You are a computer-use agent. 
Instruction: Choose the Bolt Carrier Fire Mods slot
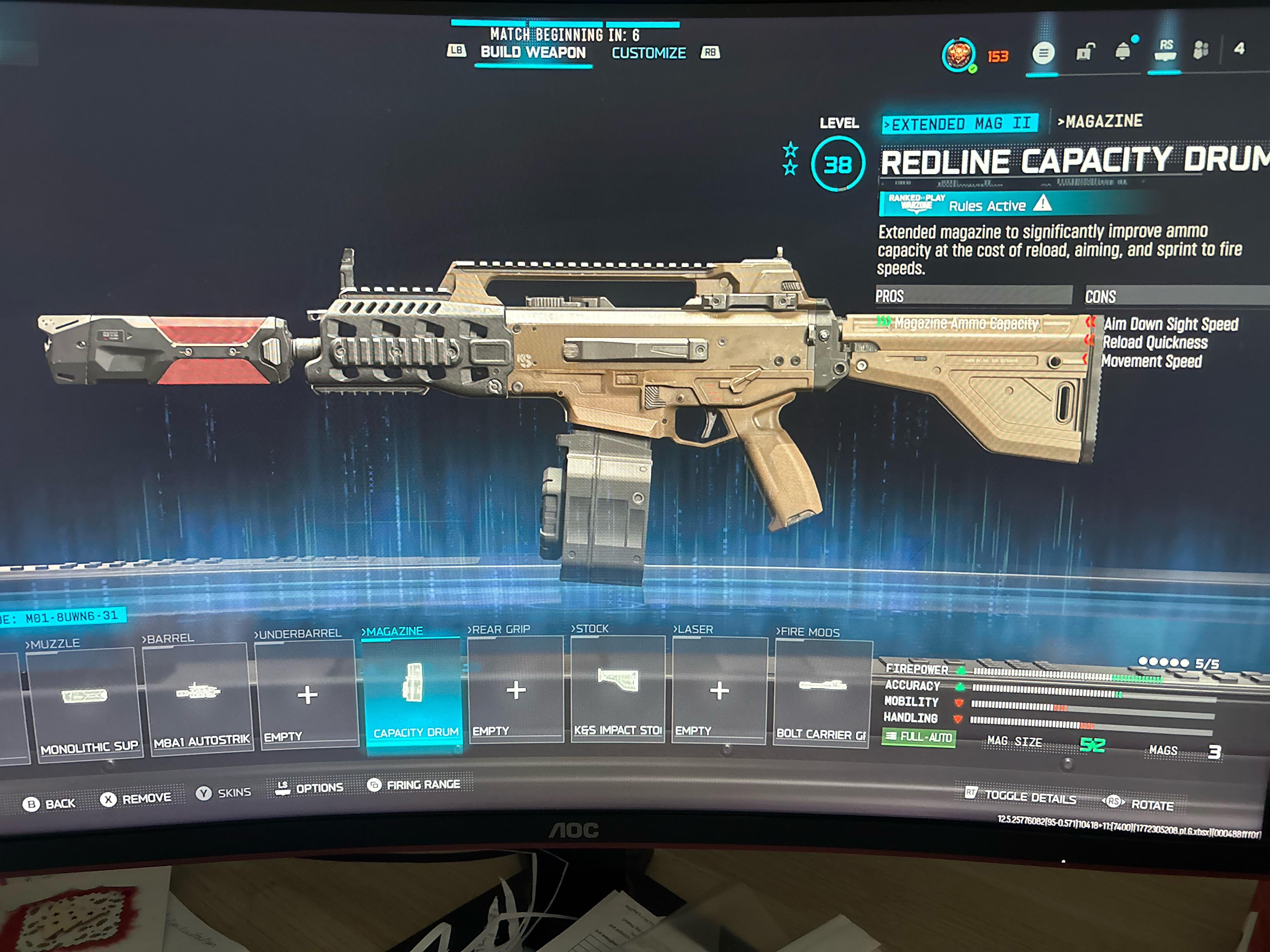[x=821, y=693]
